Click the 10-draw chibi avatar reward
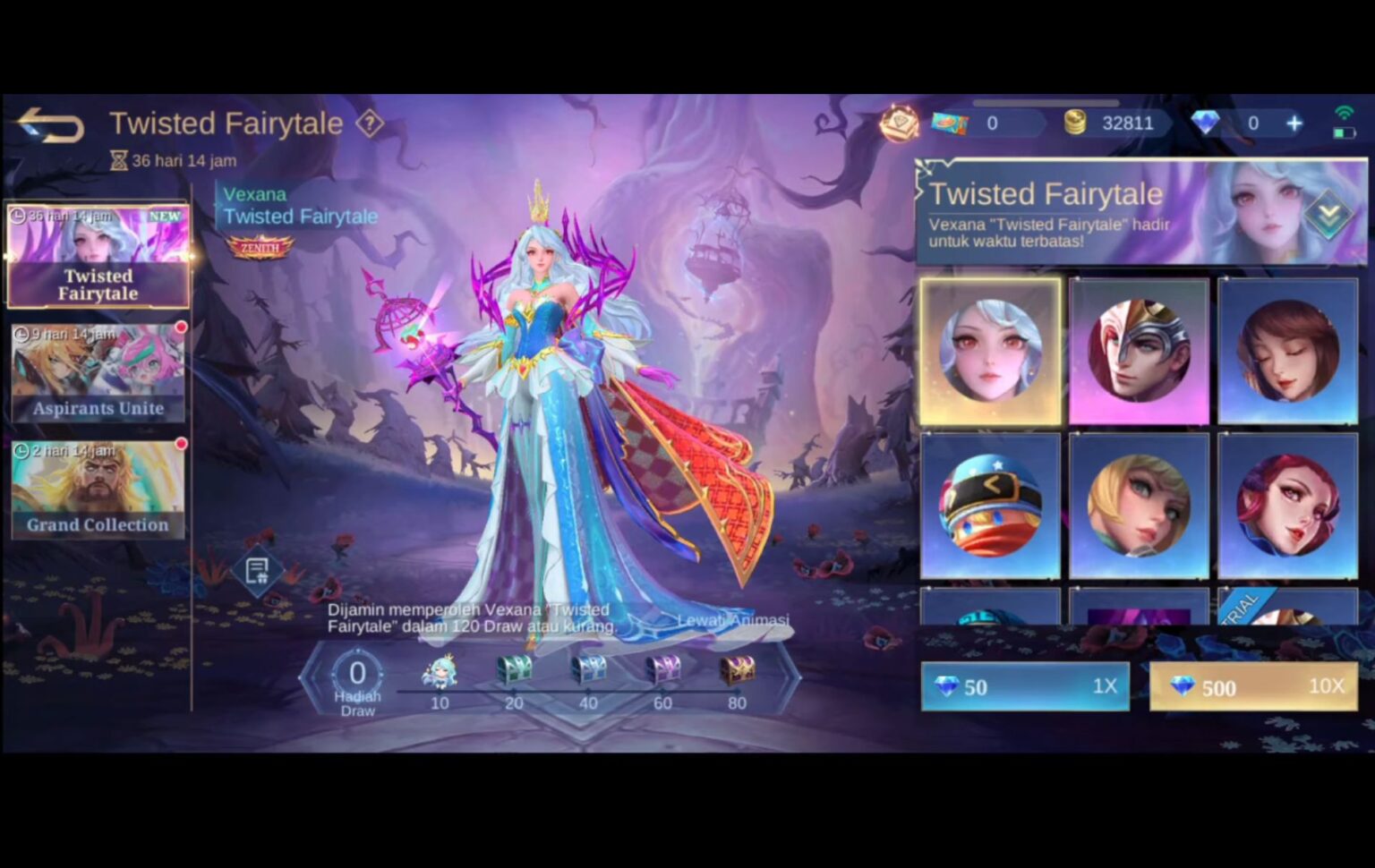The image size is (1375, 868). (x=440, y=671)
